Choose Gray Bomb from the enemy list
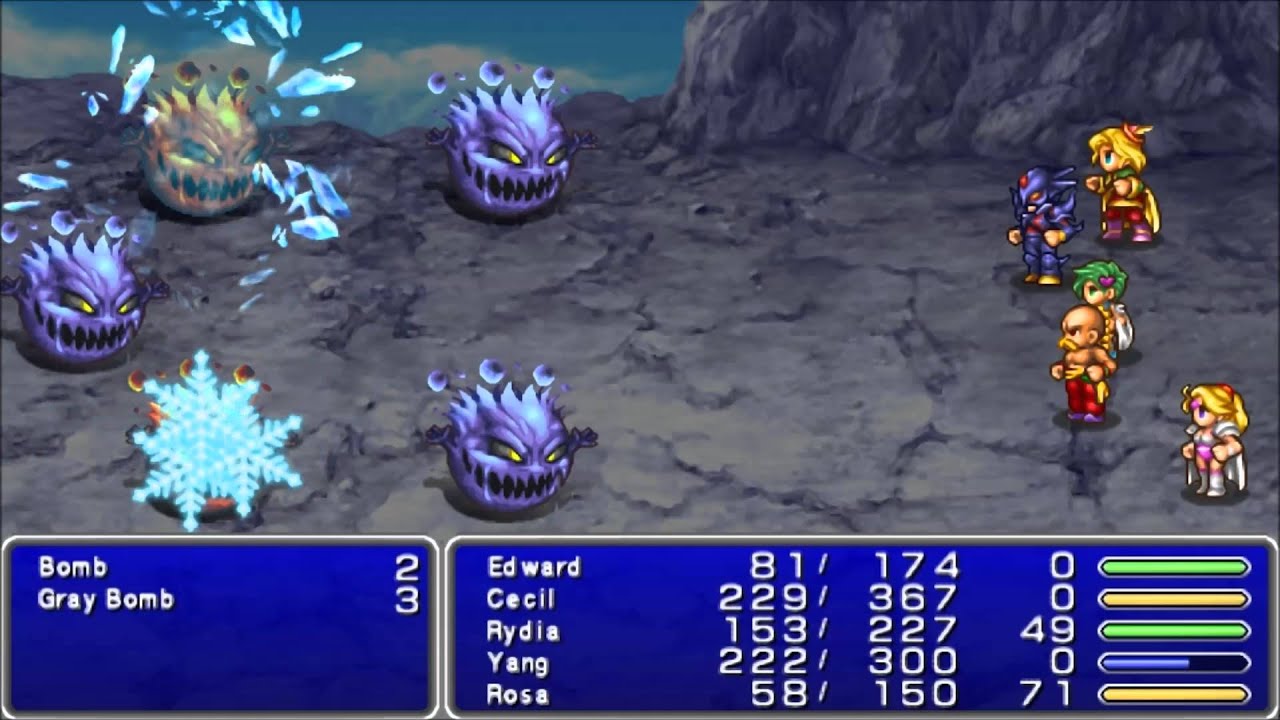 [x=106, y=600]
